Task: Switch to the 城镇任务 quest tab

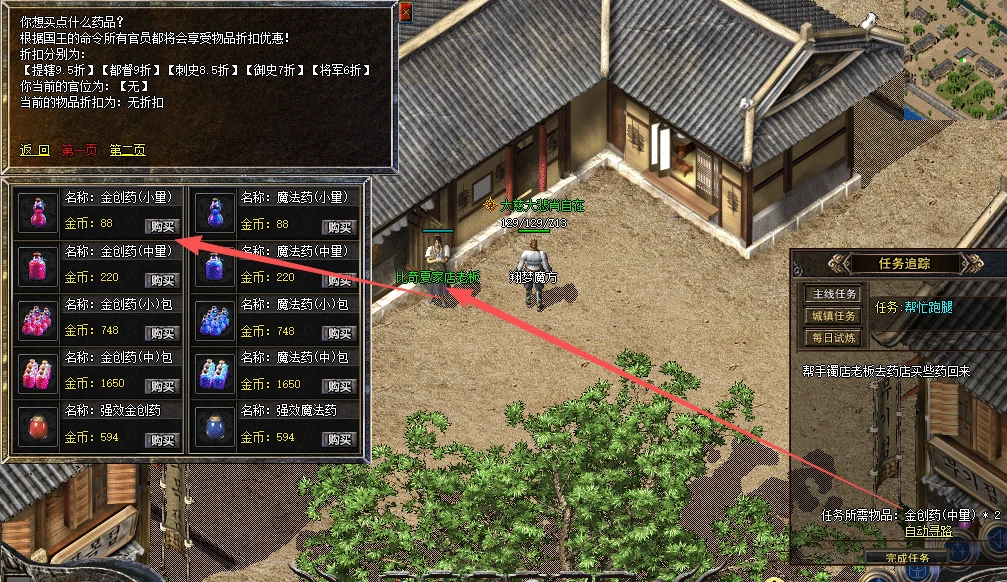Action: [833, 316]
